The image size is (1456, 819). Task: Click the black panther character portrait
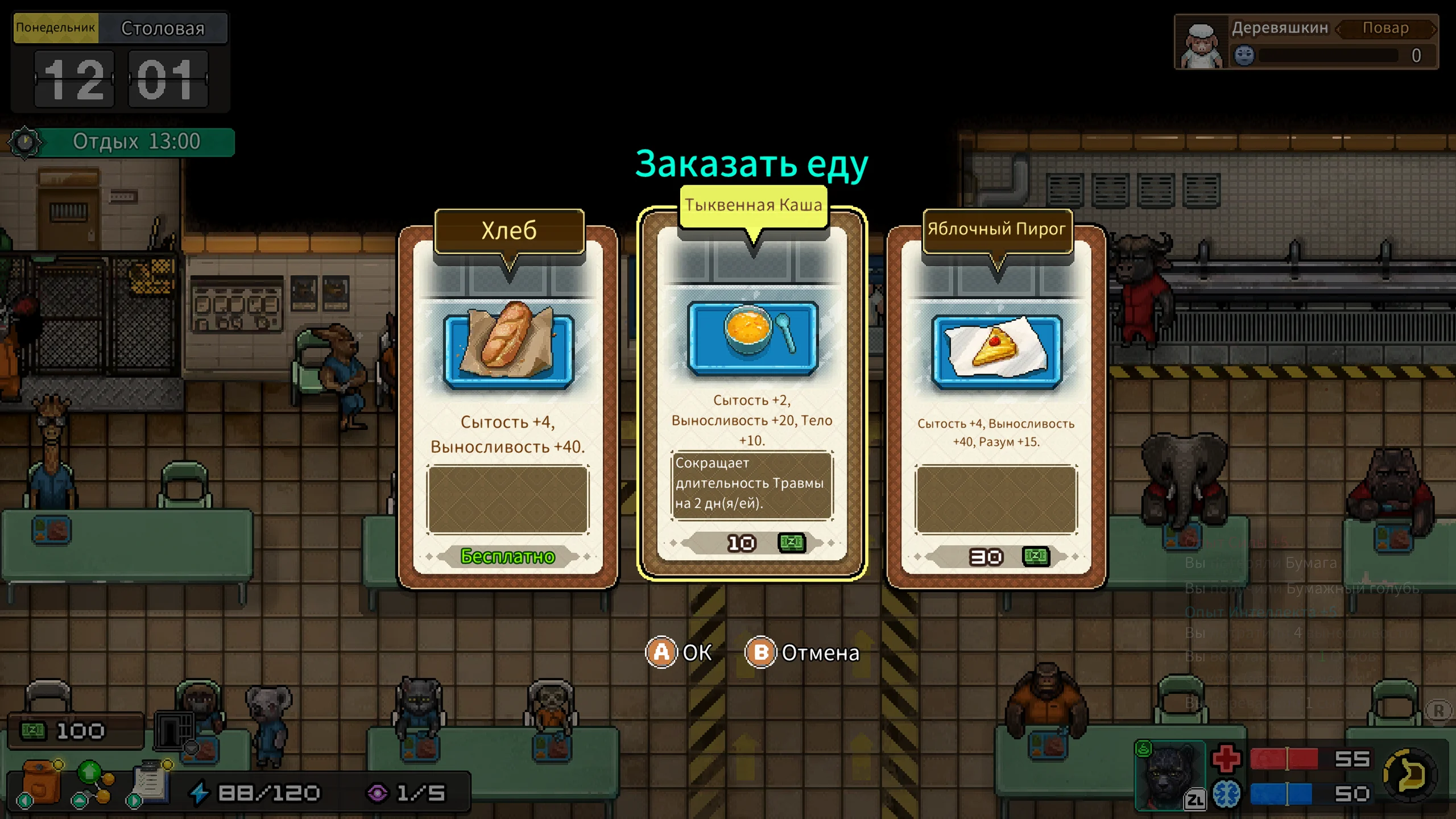[1169, 775]
